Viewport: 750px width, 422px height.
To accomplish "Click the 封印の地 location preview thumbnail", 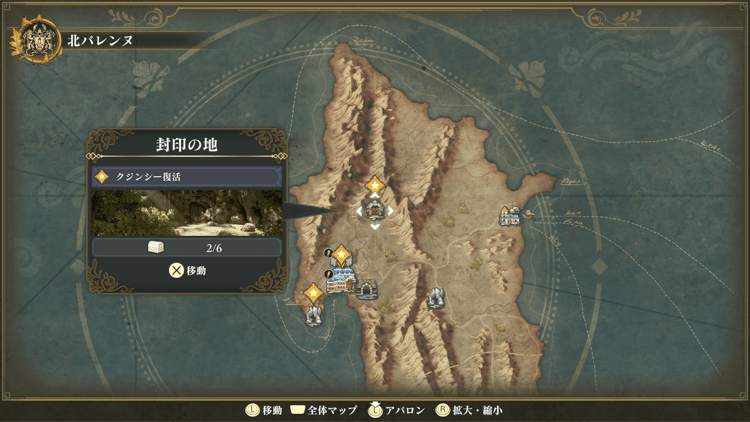I will (187, 213).
